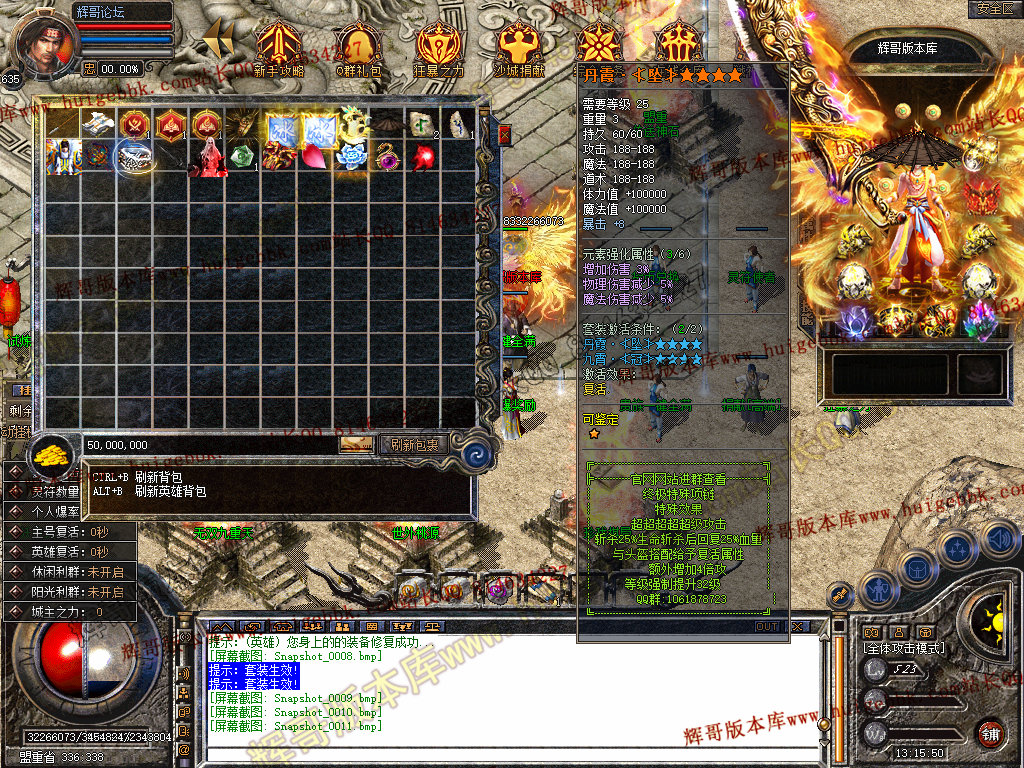This screenshot has height=768, width=1024.
Task: Click the 刷新包裹 refresh bag button
Action: point(413,444)
